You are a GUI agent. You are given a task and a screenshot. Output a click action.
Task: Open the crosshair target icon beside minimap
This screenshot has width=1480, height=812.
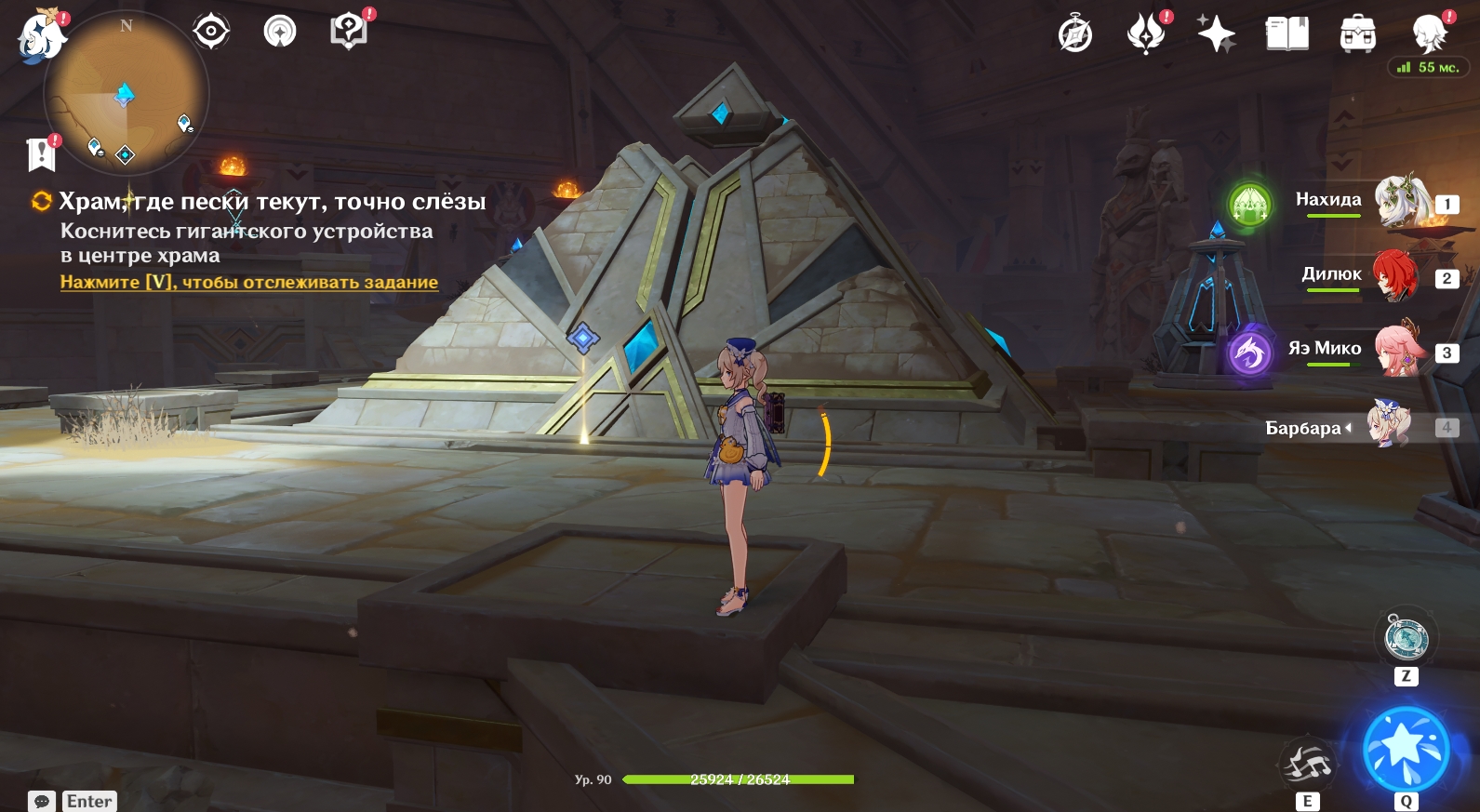coord(211,32)
